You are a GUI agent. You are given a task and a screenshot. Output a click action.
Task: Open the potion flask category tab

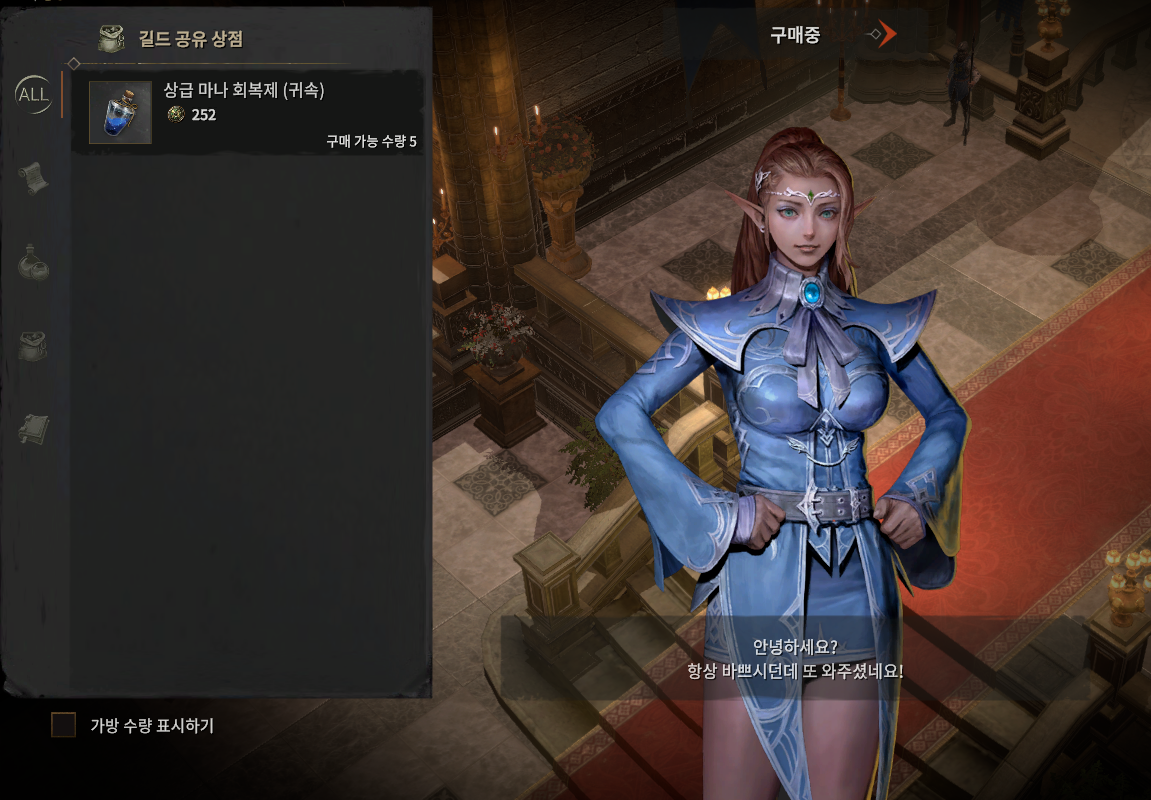click(33, 262)
